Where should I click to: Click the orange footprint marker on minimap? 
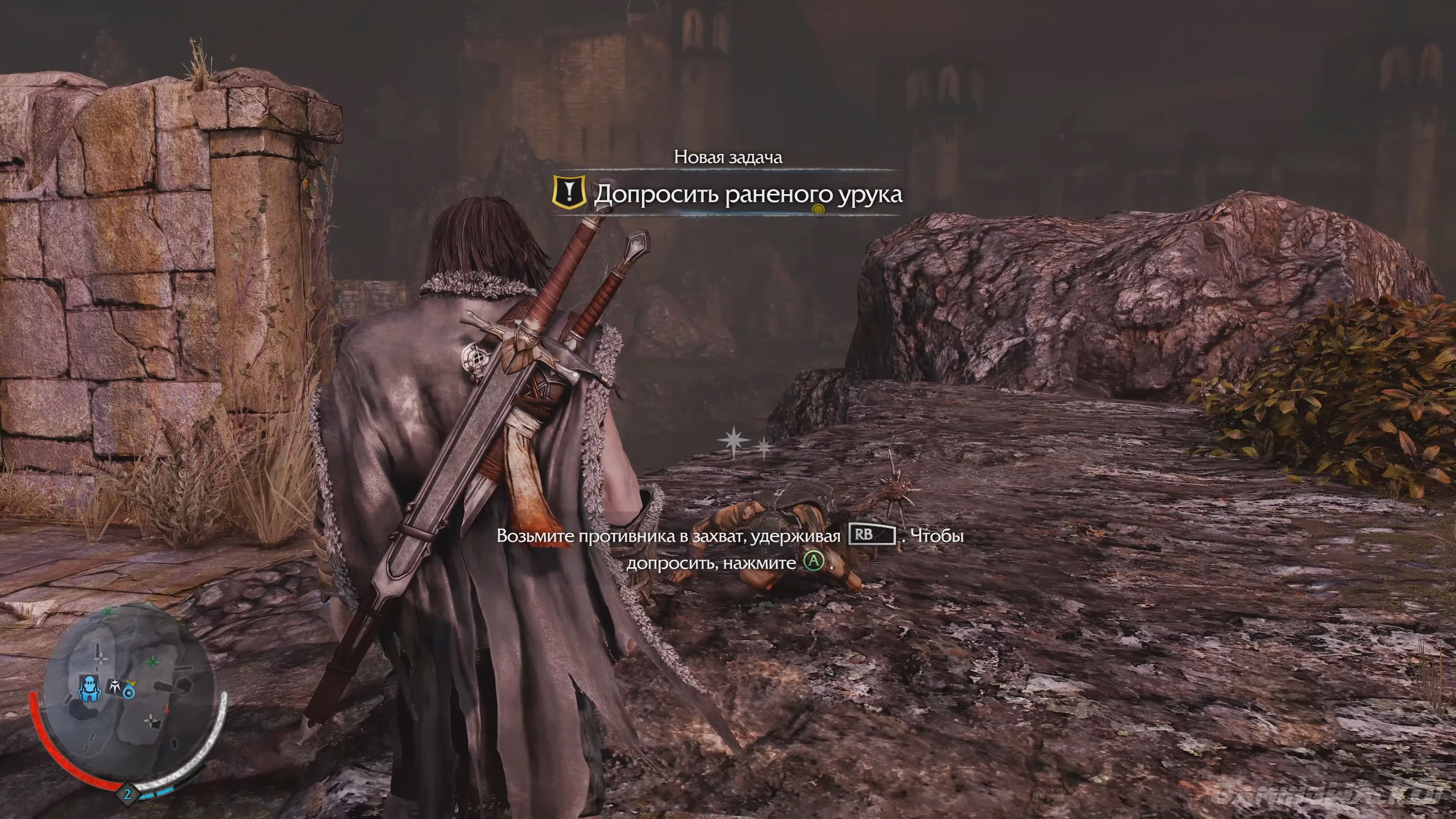tap(167, 710)
